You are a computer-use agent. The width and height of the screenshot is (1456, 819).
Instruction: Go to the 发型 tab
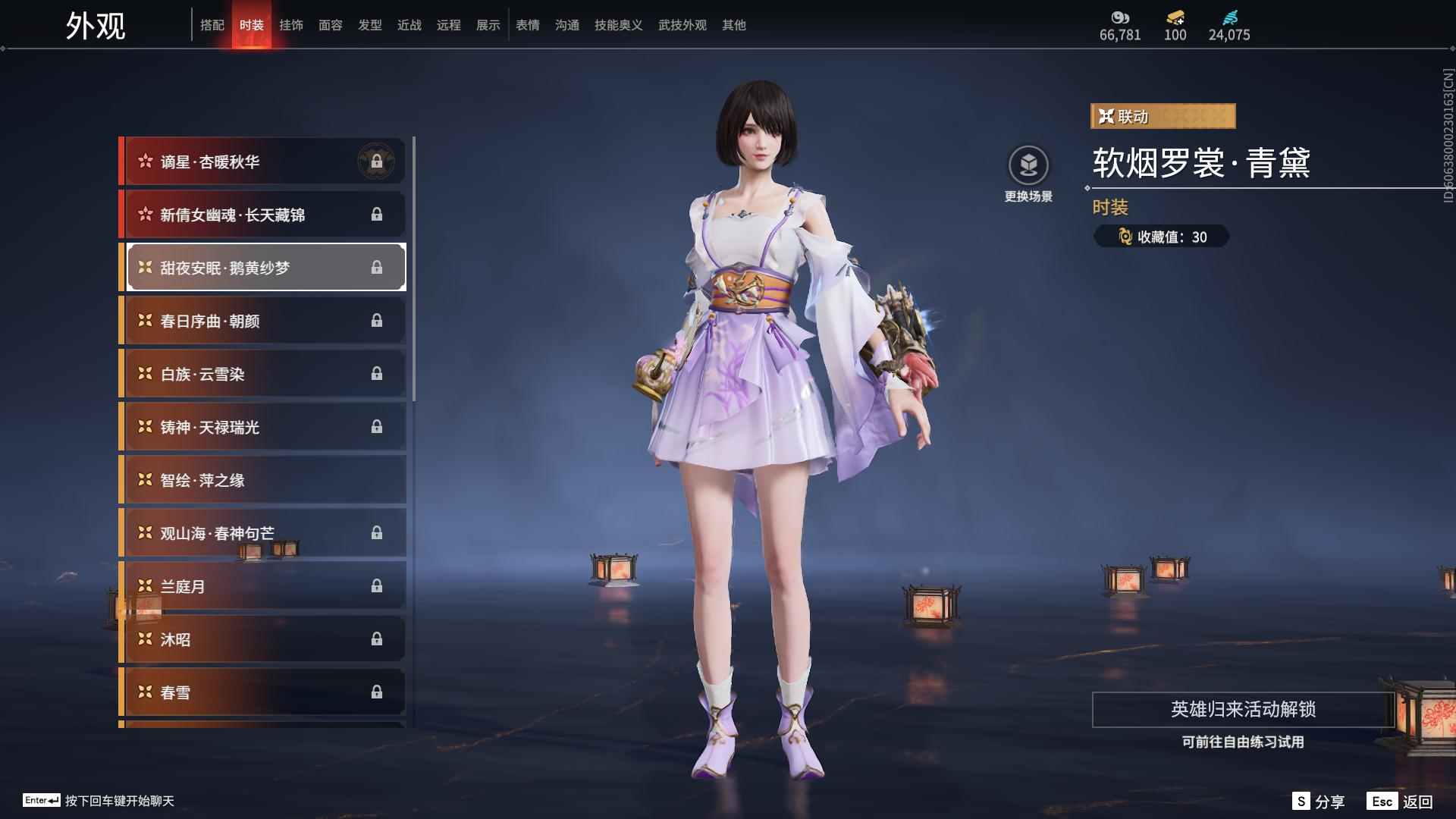[370, 25]
